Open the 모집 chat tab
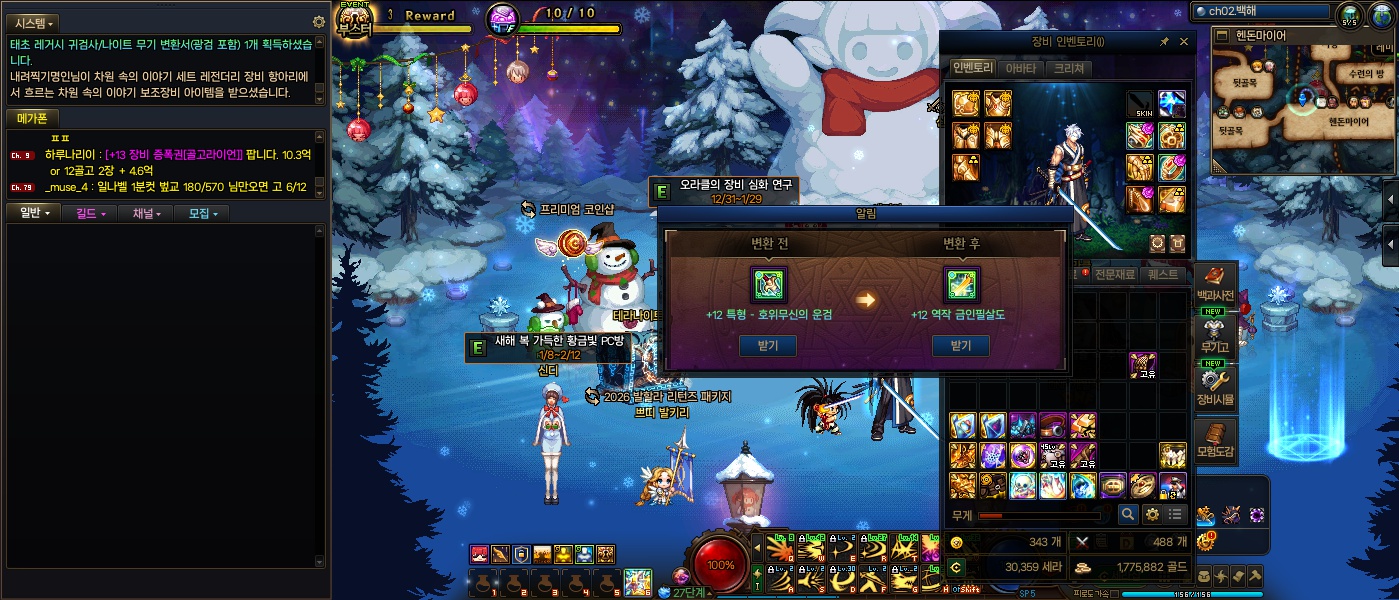Screen dimensions: 1399x600 click(x=202, y=213)
